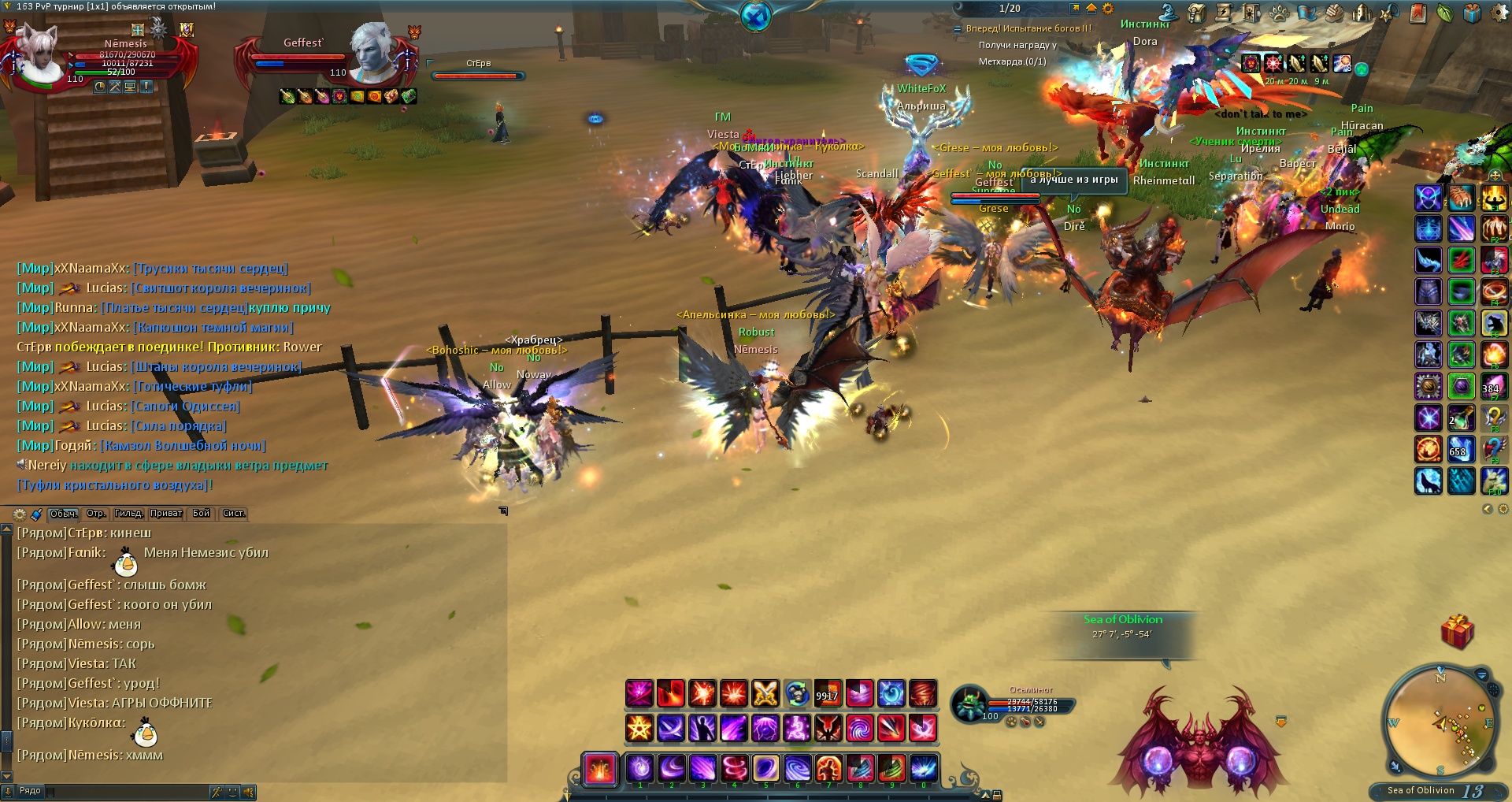The width and height of the screenshot is (1512, 802).
Task: Open the pet paw print menu
Action: [x=1280, y=13]
